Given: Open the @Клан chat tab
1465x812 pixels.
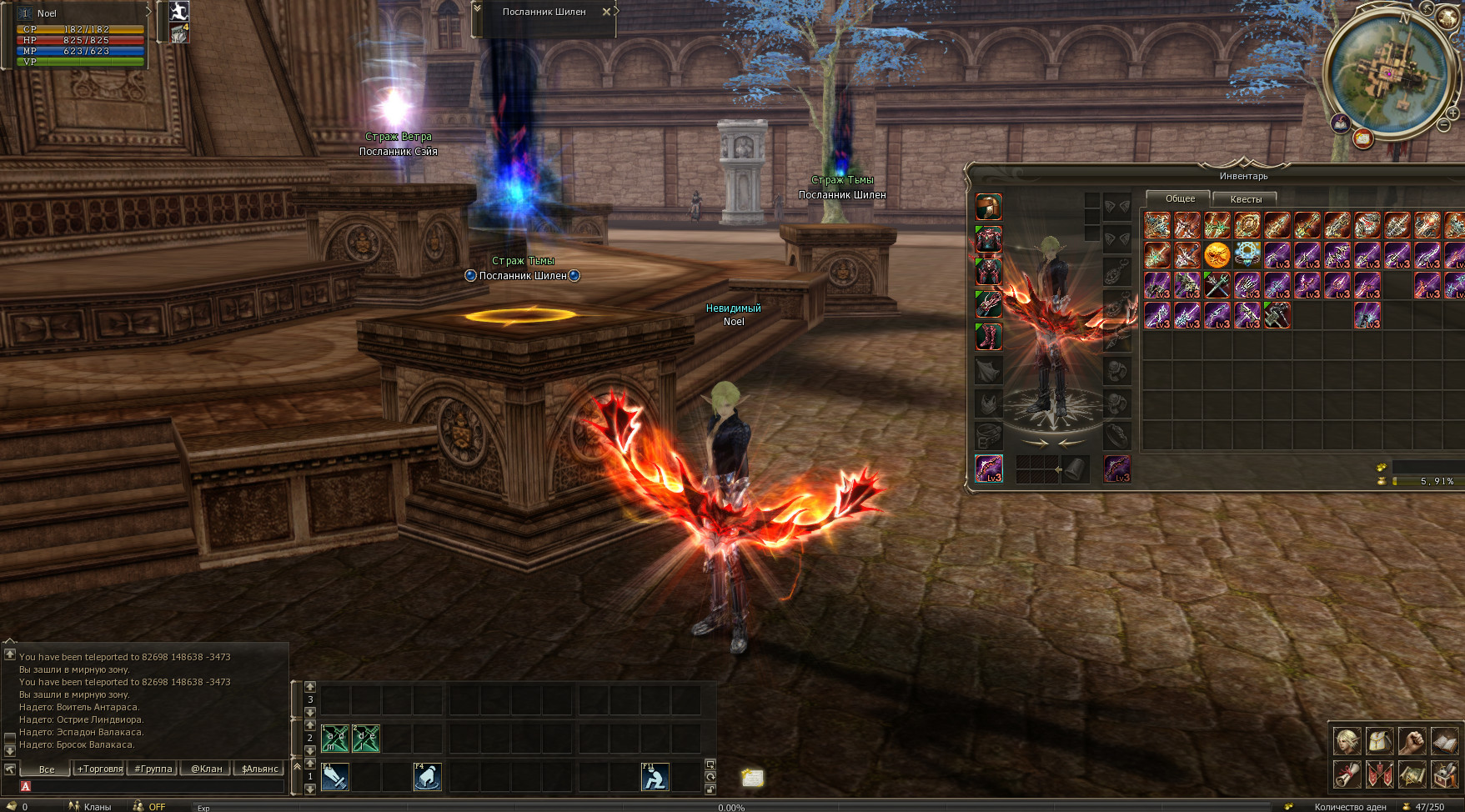Looking at the screenshot, I should coord(207,769).
